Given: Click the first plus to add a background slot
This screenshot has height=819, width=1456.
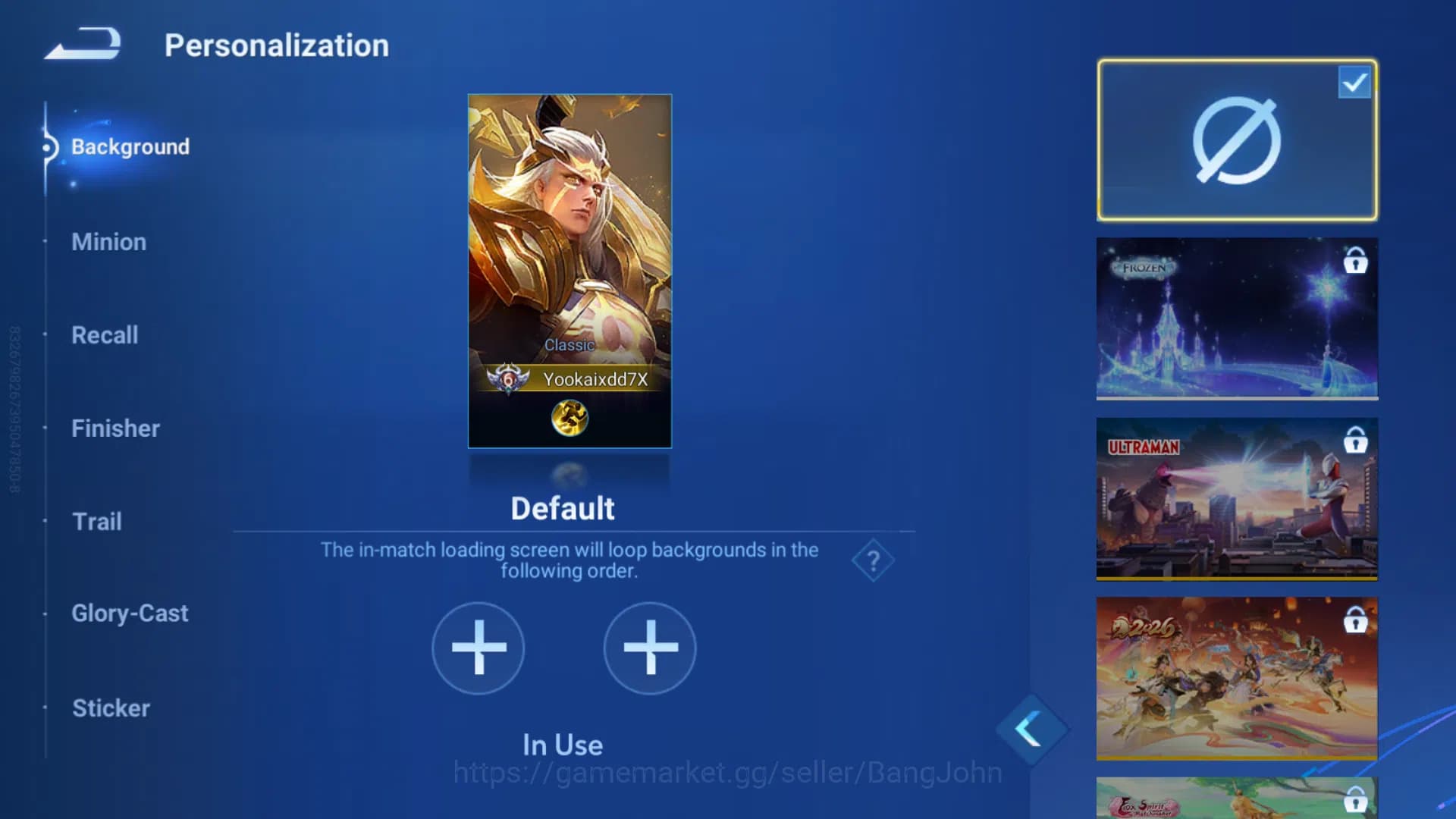Looking at the screenshot, I should (478, 649).
